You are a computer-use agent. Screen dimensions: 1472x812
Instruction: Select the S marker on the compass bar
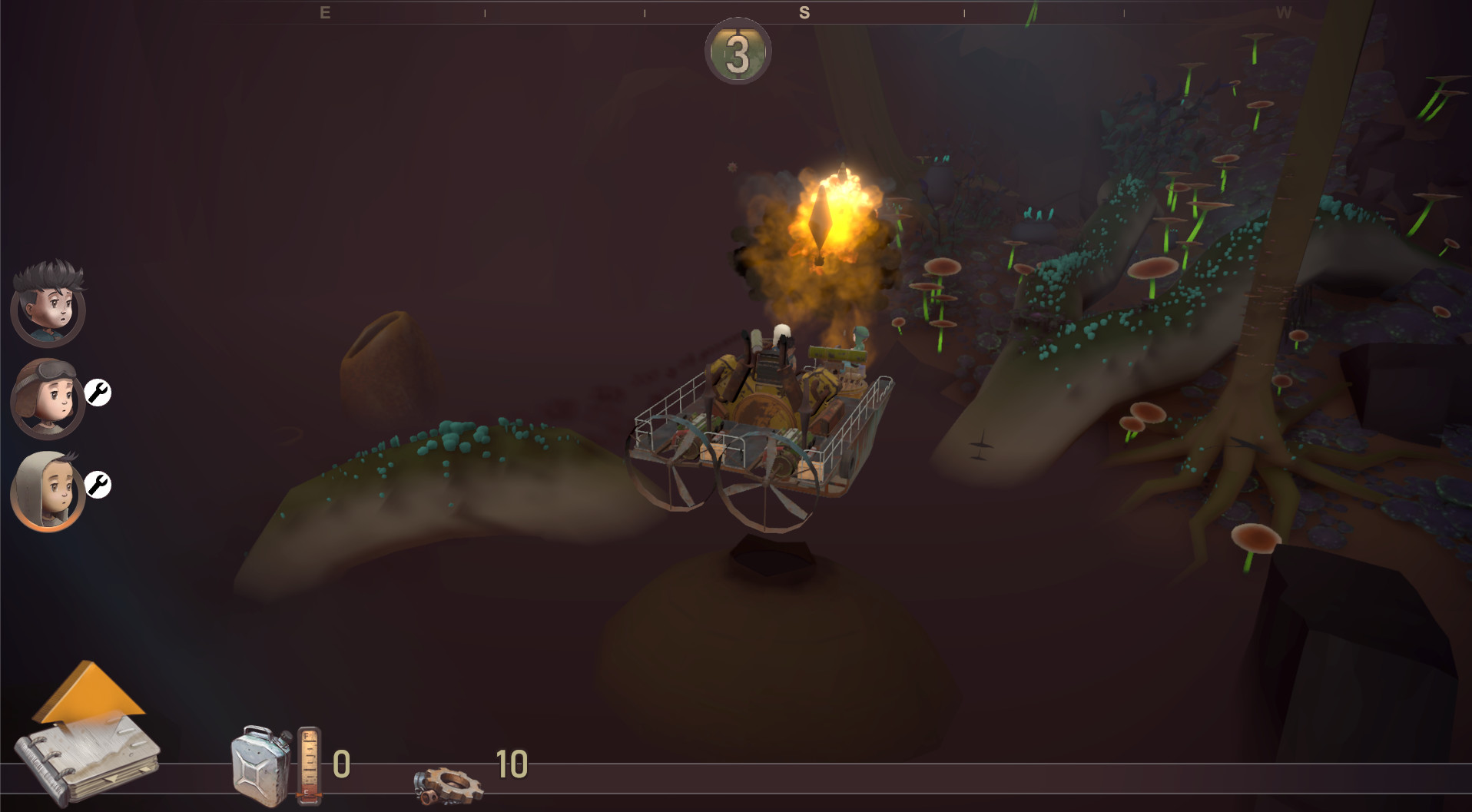[x=804, y=12]
